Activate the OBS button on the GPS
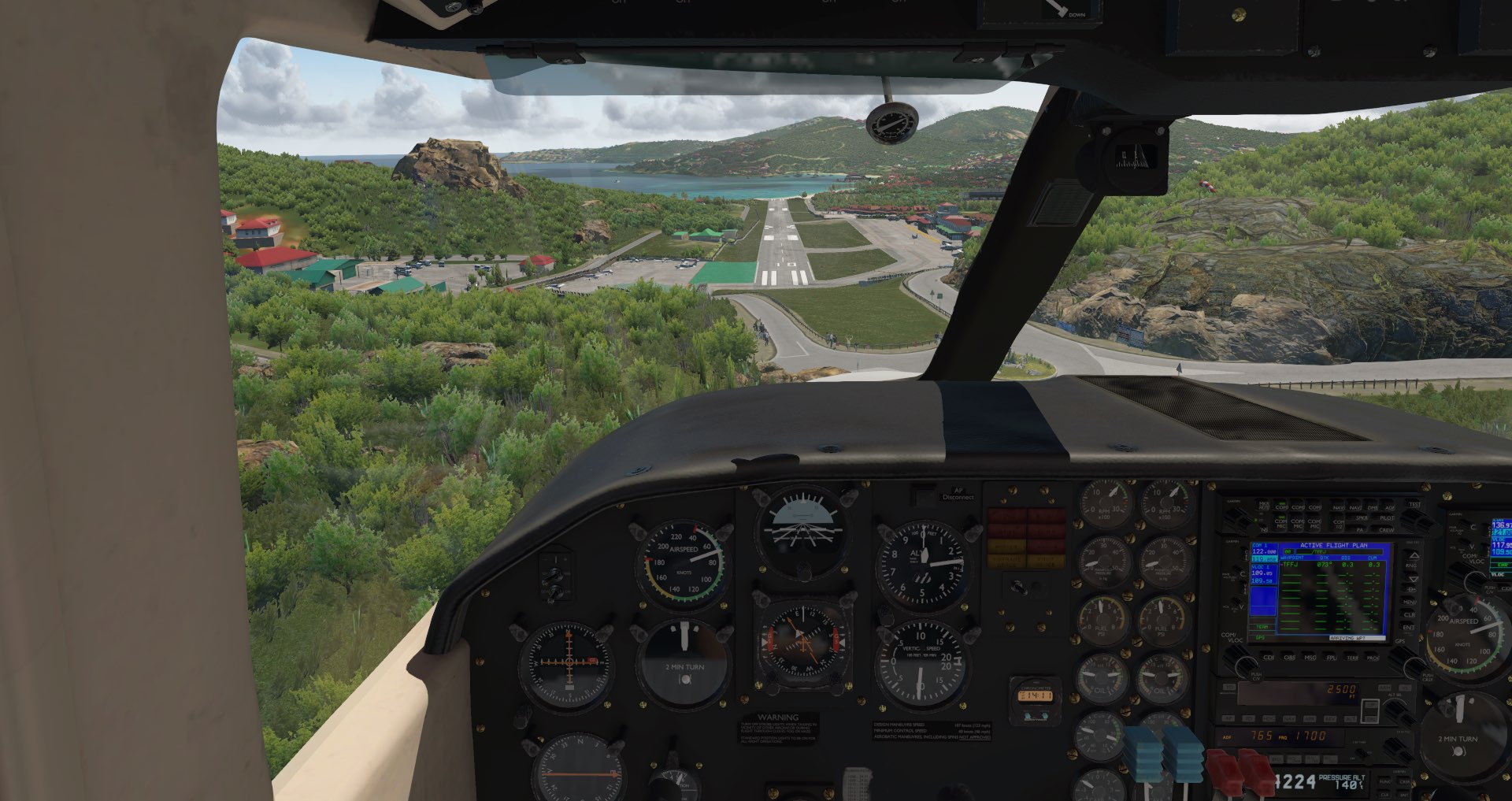This screenshot has height=801, width=1512. [x=1290, y=657]
